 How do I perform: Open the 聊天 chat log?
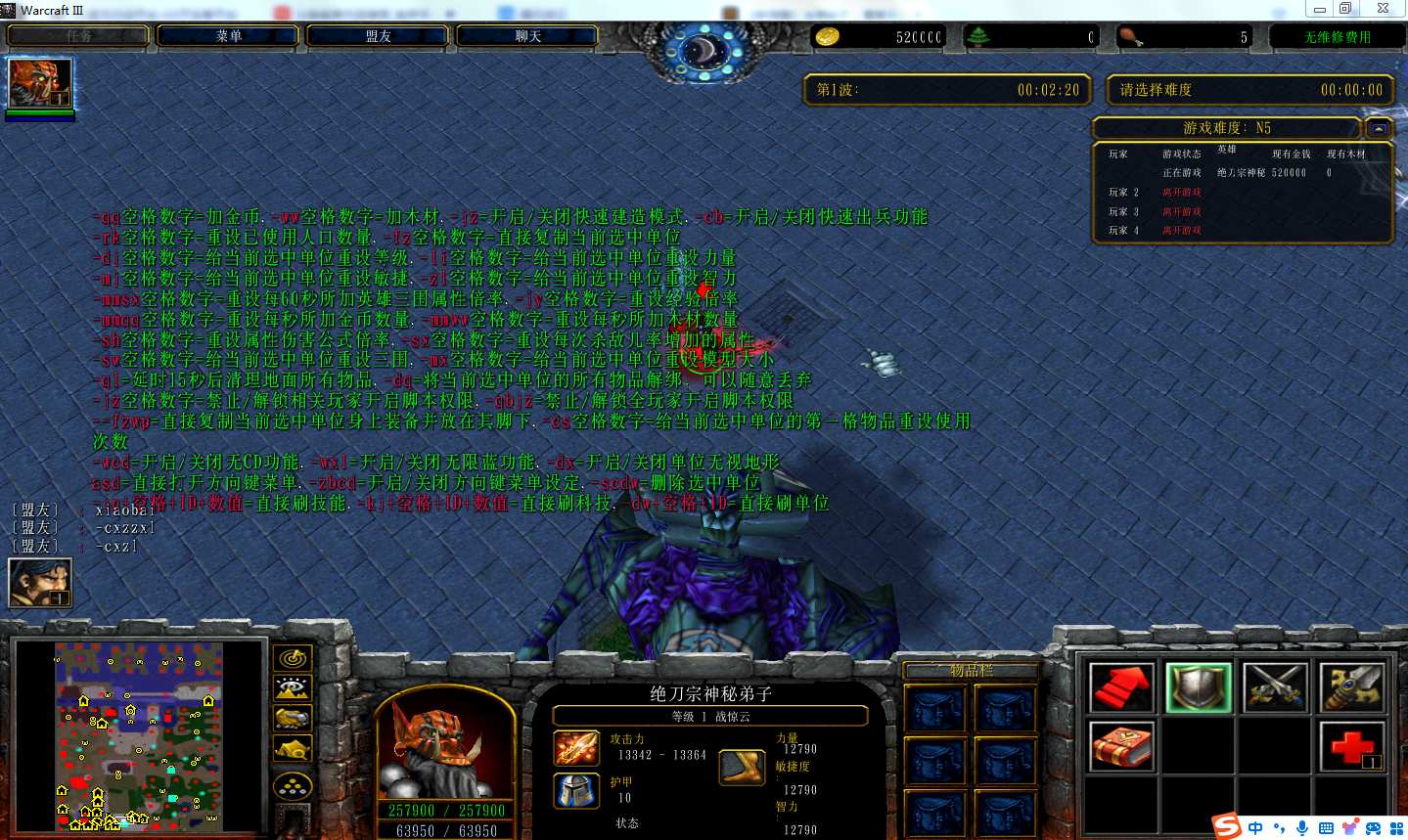click(528, 36)
